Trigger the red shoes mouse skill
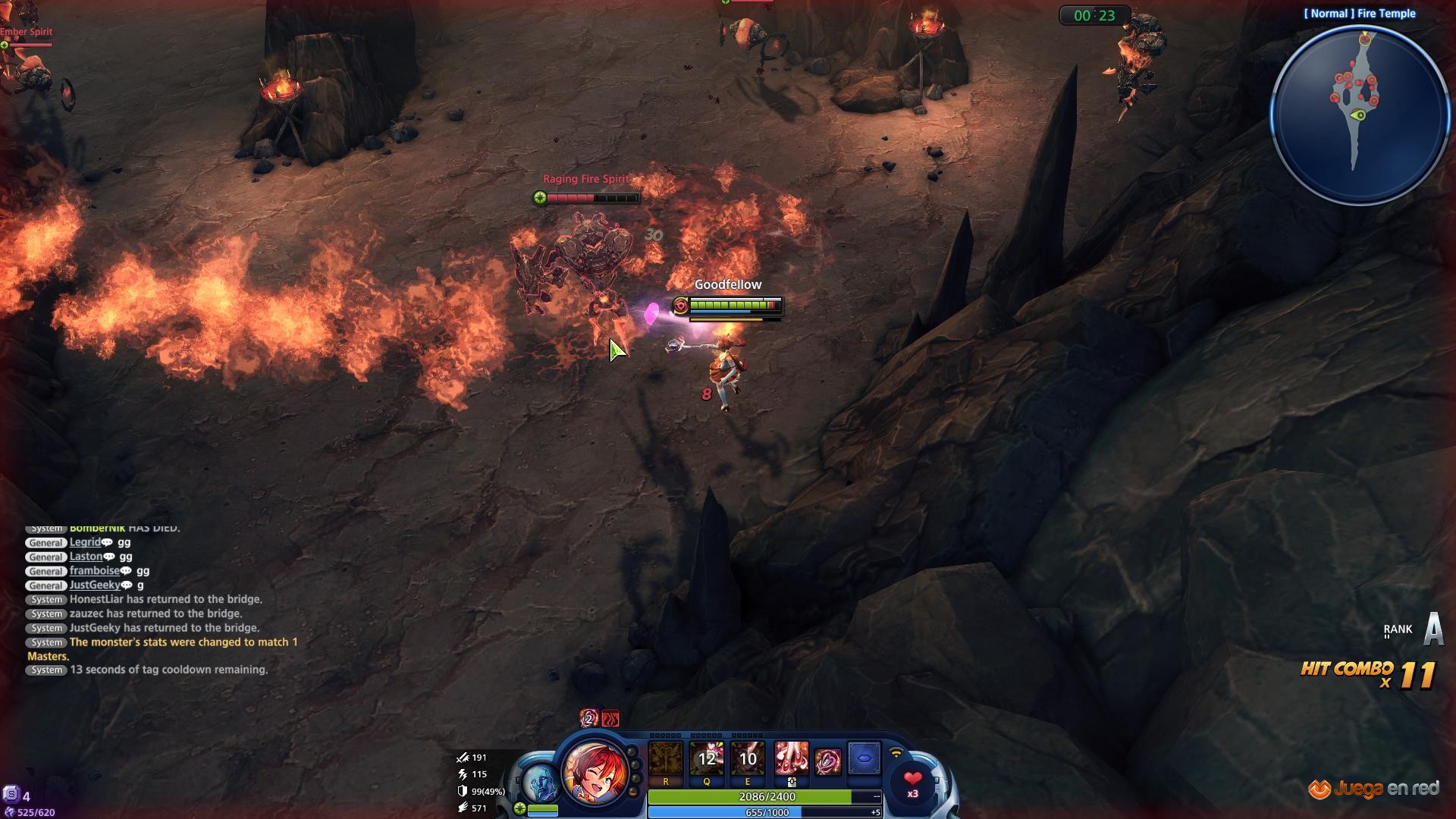The height and width of the screenshot is (819, 1456). pos(791,760)
